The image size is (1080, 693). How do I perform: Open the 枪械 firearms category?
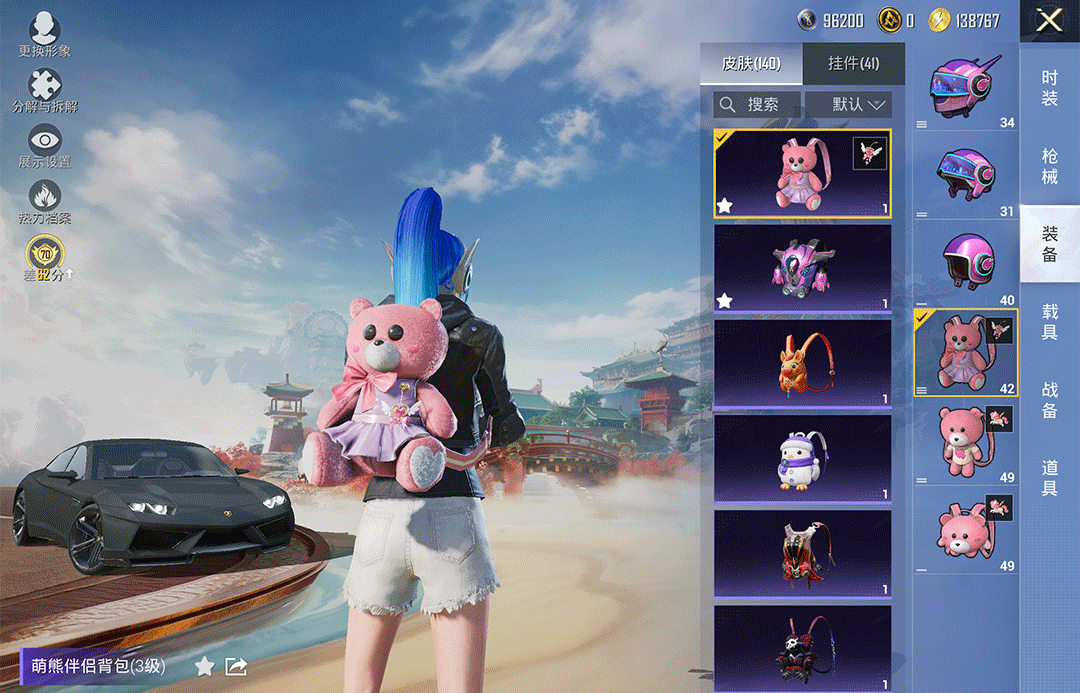click(1049, 166)
